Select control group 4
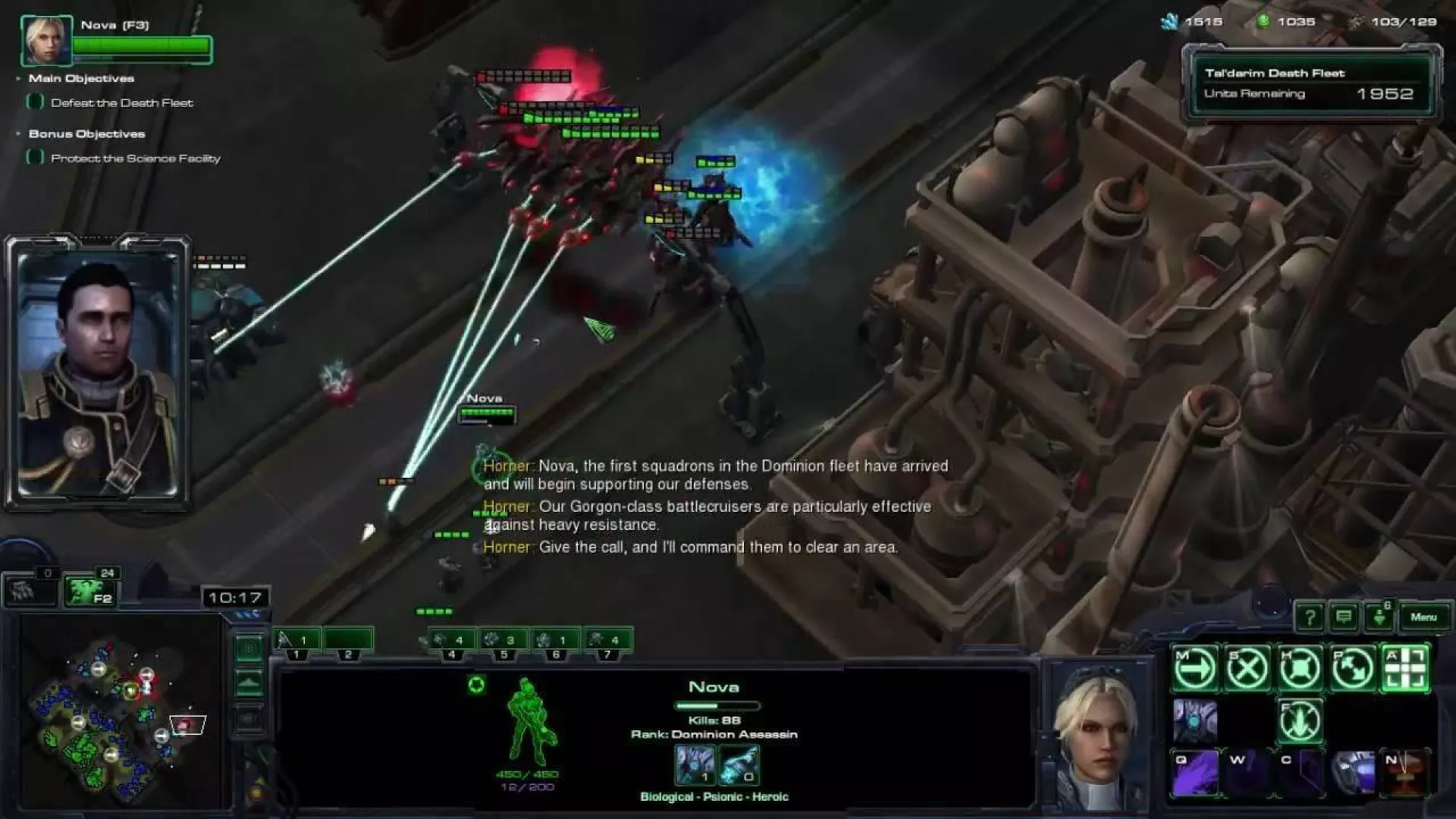Image resolution: width=1456 pixels, height=819 pixels. pyautogui.click(x=452, y=642)
